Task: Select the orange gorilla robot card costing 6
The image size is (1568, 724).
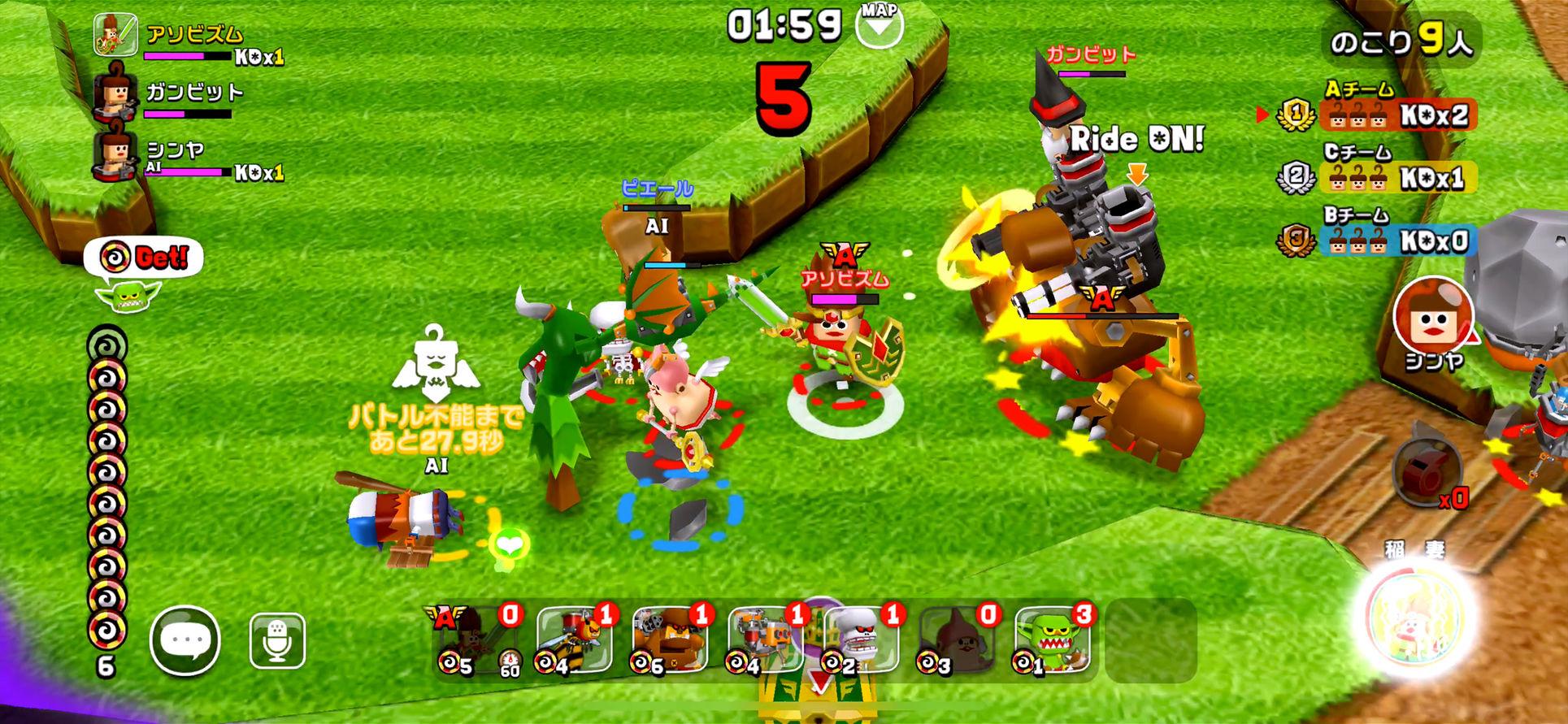Action: pos(670,640)
